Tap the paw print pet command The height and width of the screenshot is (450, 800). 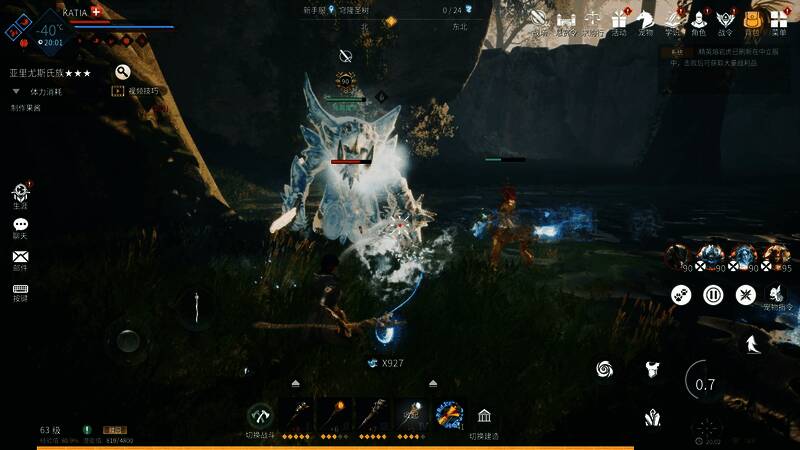pos(681,295)
